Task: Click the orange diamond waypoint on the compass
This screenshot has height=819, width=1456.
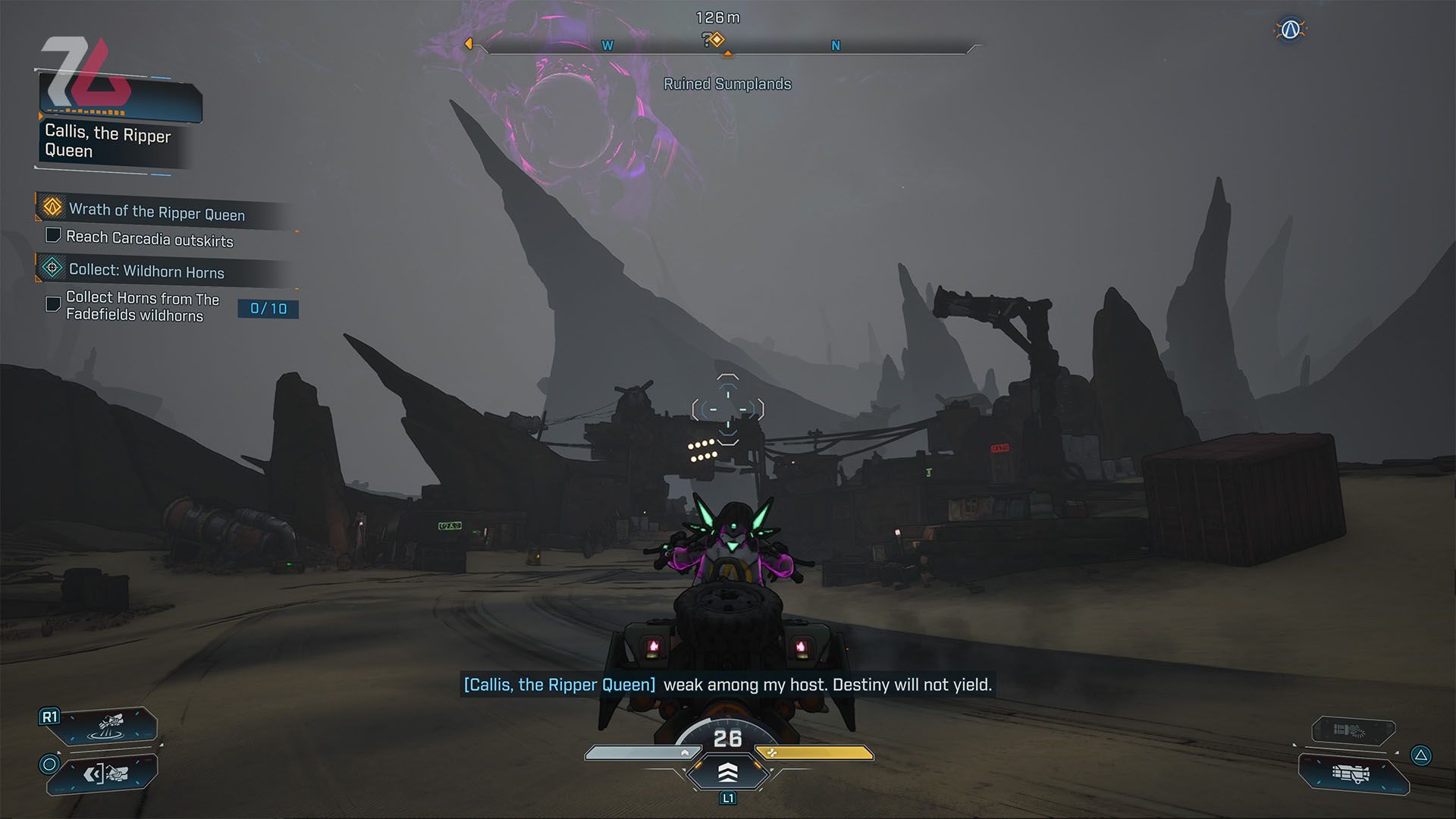Action: pos(716,39)
